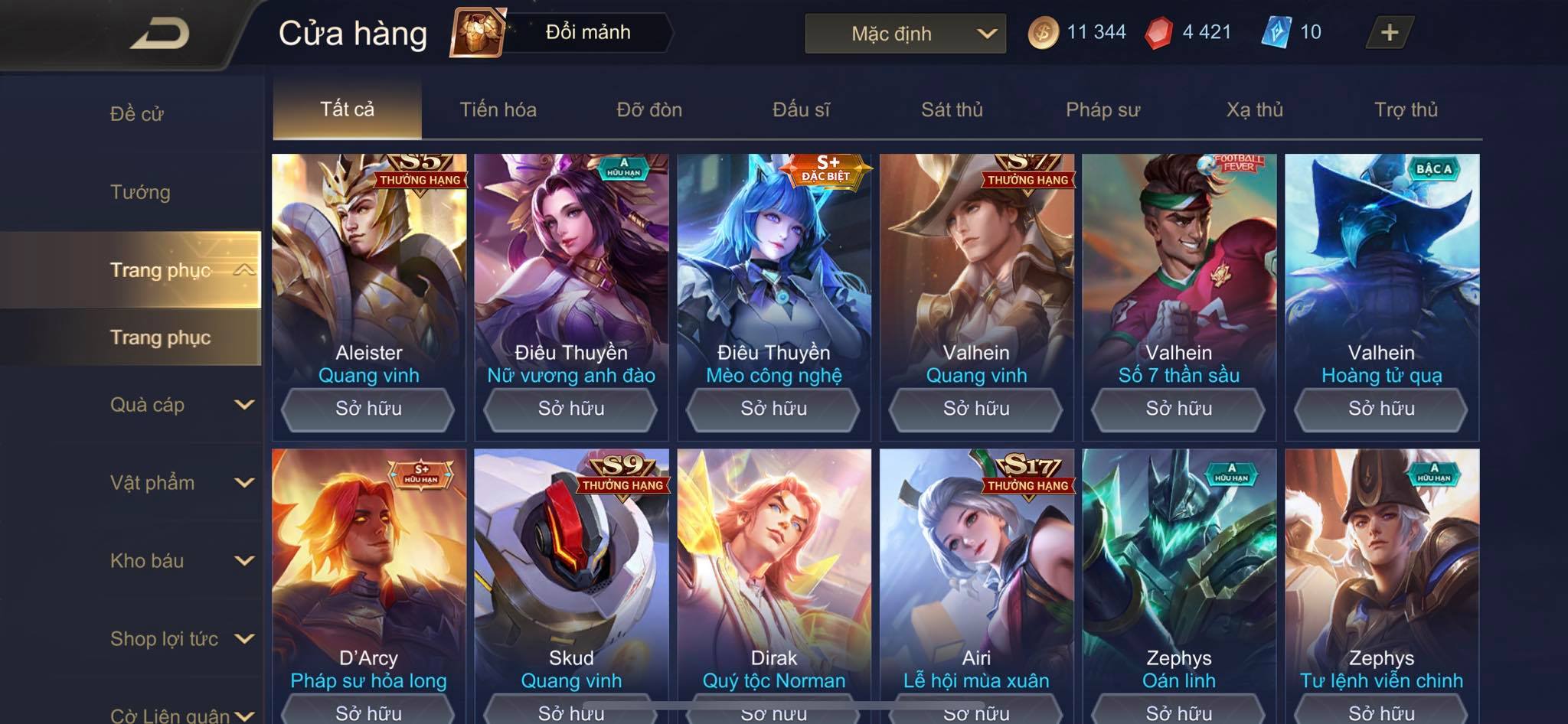1568x724 pixels.
Task: Click Sở hữu under Aleister Quang vinh
Action: point(368,409)
